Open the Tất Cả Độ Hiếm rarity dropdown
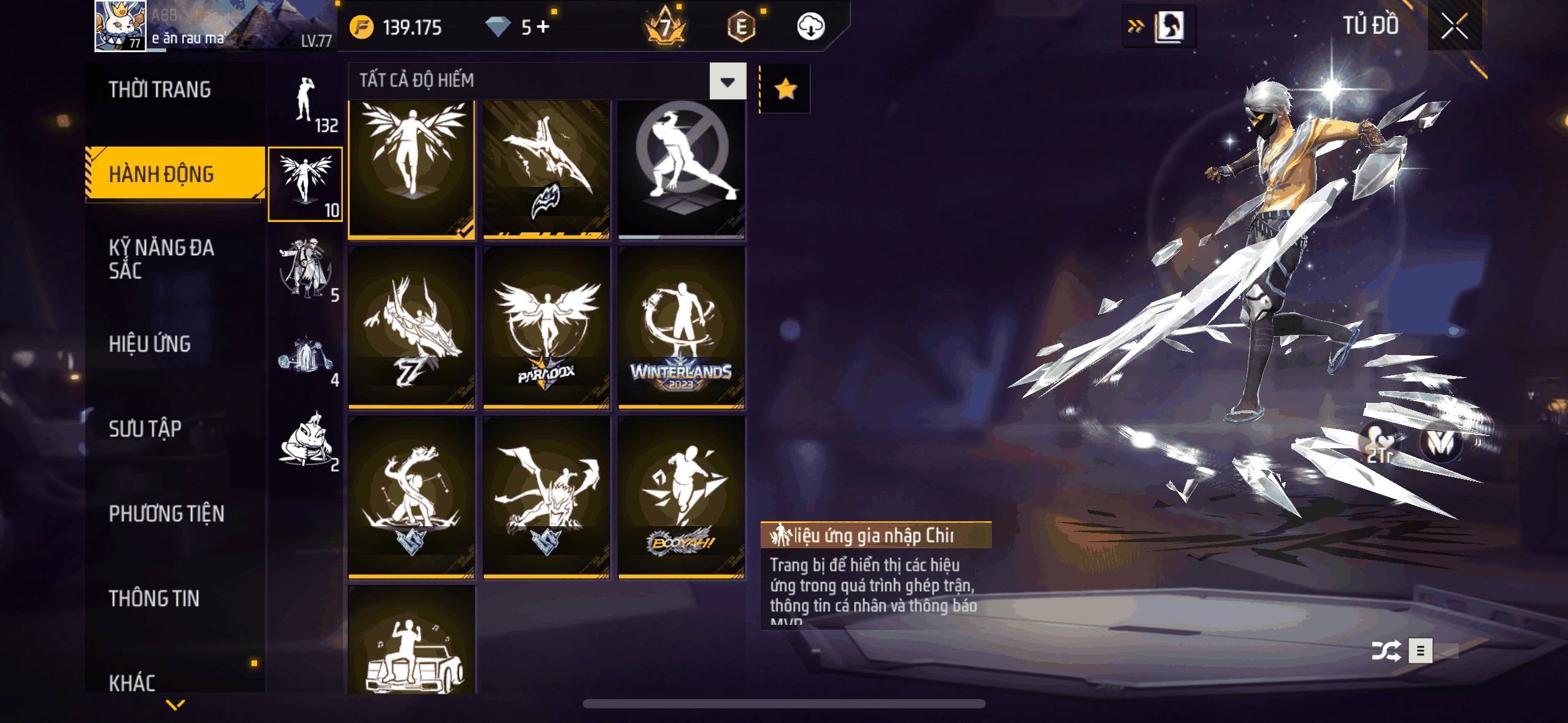Image resolution: width=1568 pixels, height=723 pixels. click(728, 81)
